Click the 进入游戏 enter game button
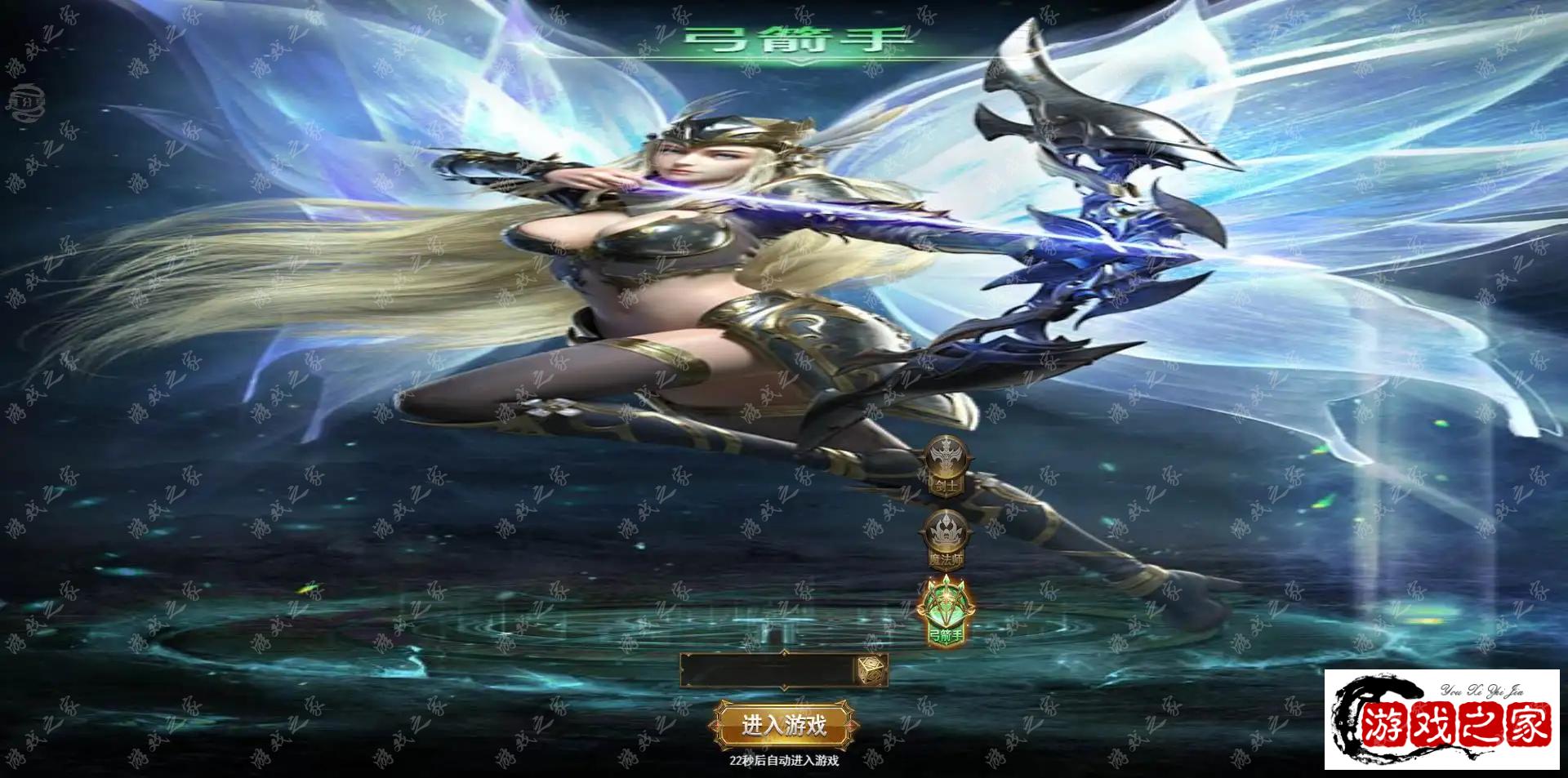The height and width of the screenshot is (778, 1568). (x=783, y=724)
